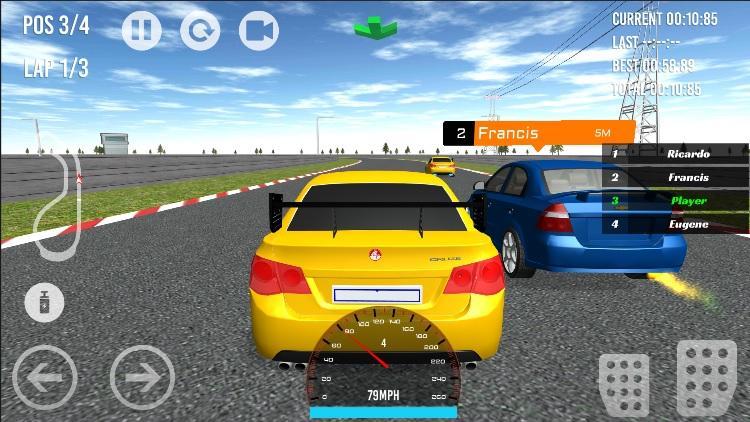Switch camera view with the camera icon

259,31
